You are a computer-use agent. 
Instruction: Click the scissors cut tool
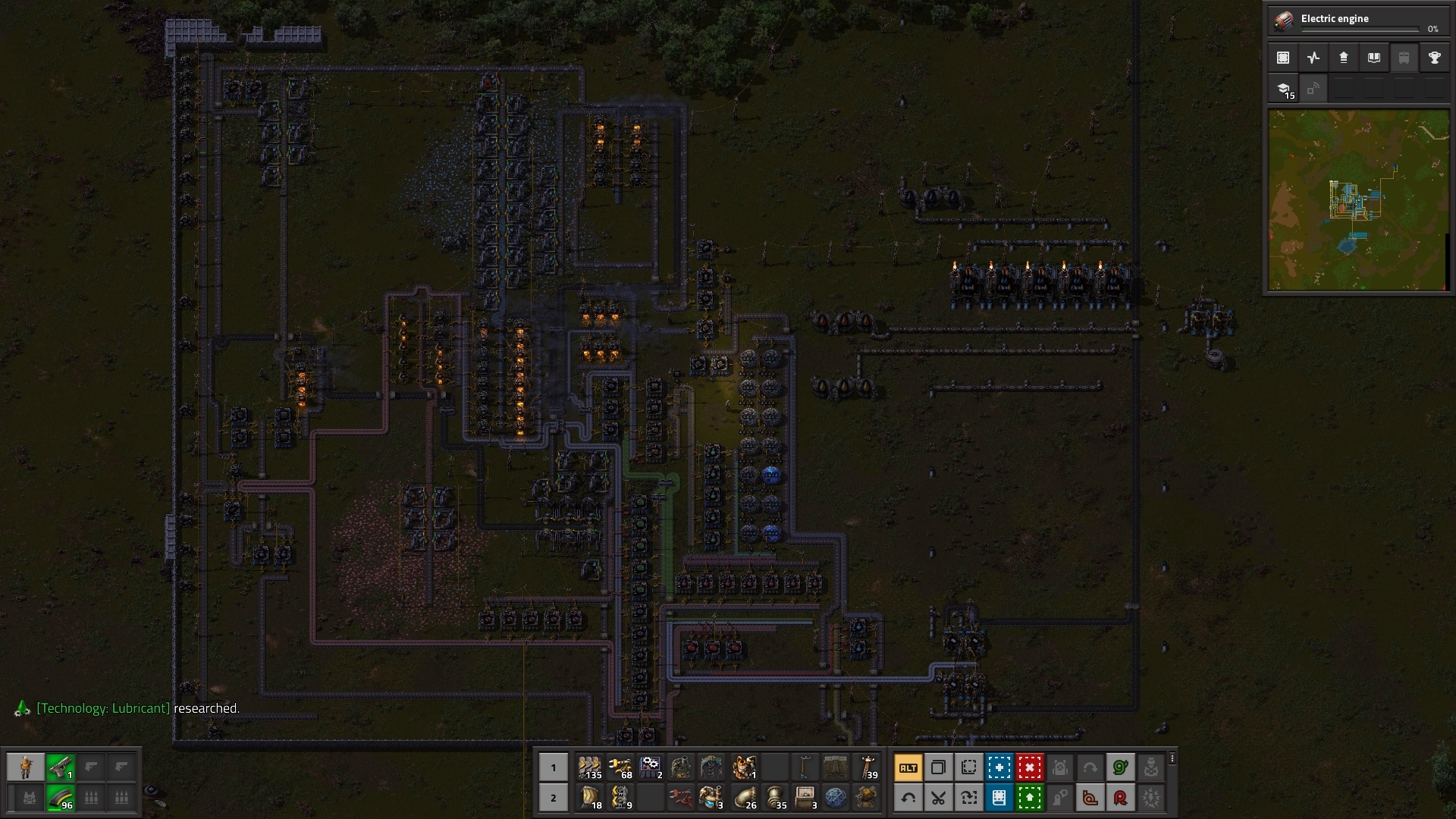[x=938, y=798]
